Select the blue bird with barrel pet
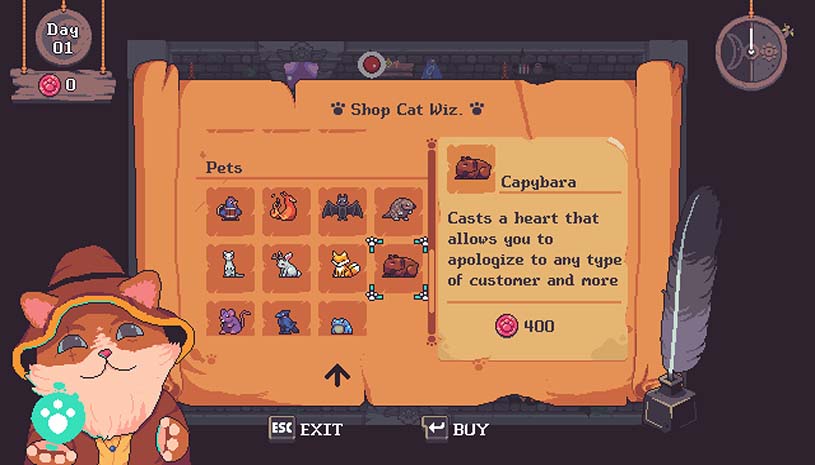Image resolution: width=815 pixels, height=465 pixels. click(x=231, y=209)
